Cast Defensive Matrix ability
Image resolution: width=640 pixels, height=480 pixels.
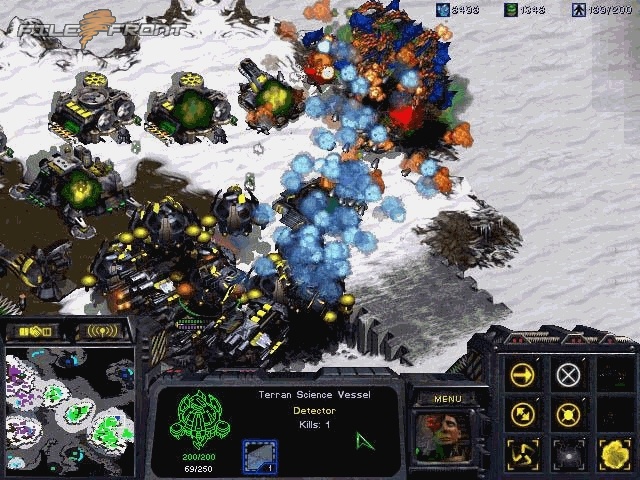click(523, 452)
